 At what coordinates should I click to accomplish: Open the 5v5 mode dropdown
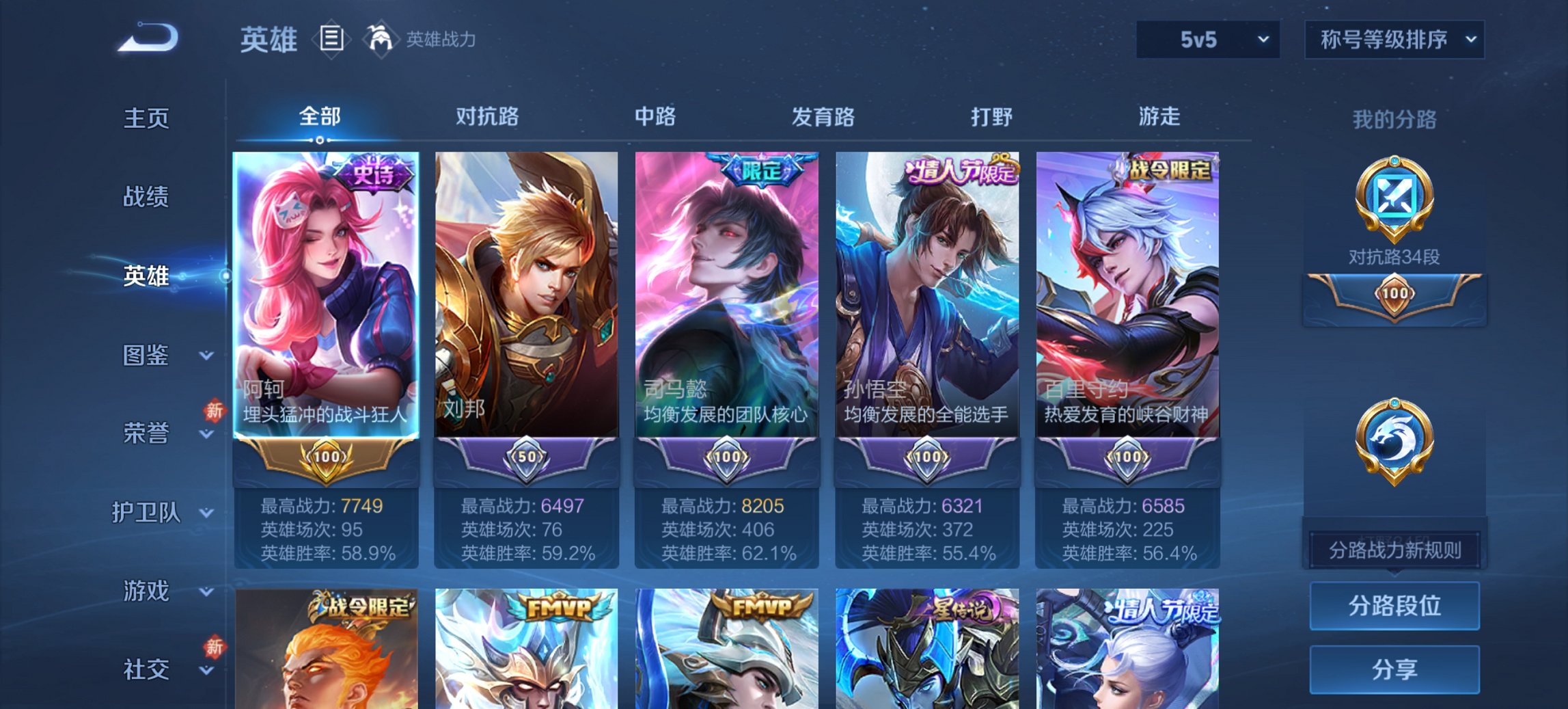coord(1207,40)
